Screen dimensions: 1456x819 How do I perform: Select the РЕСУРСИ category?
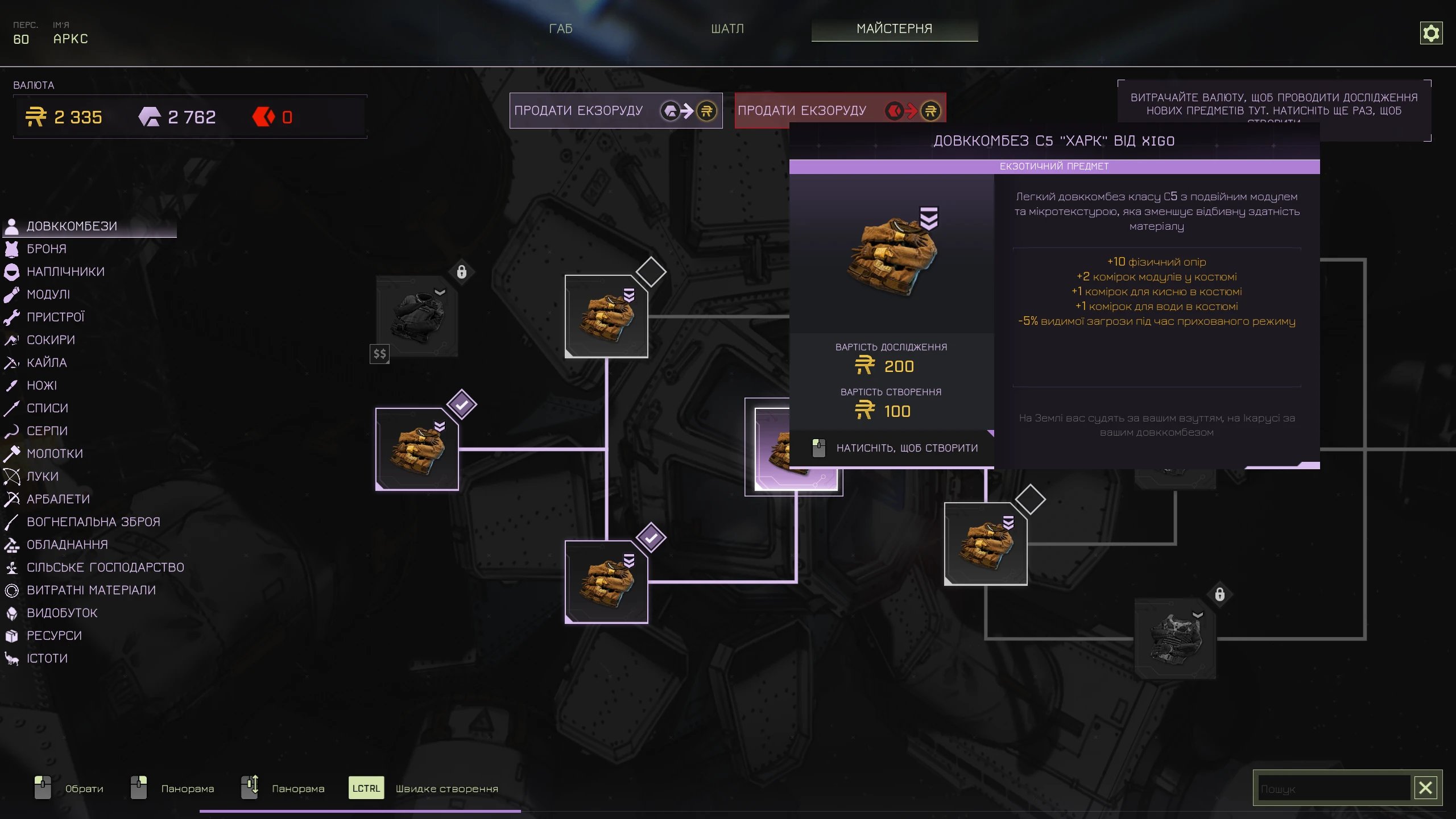pyautogui.click(x=54, y=636)
